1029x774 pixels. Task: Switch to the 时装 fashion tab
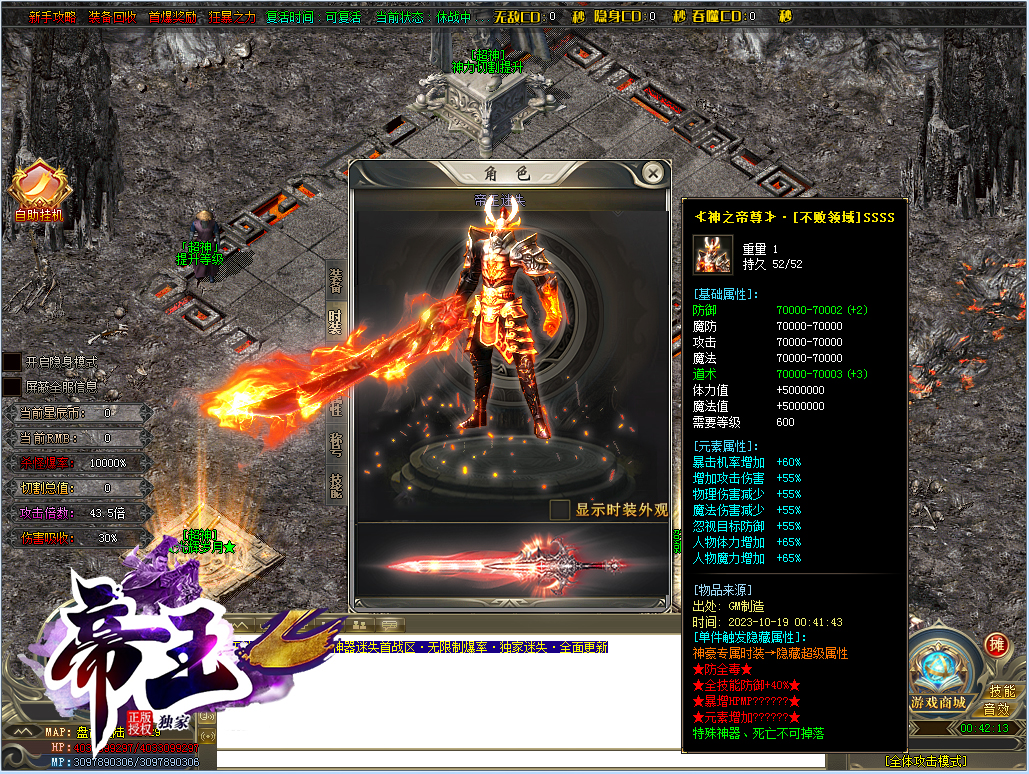(x=336, y=322)
